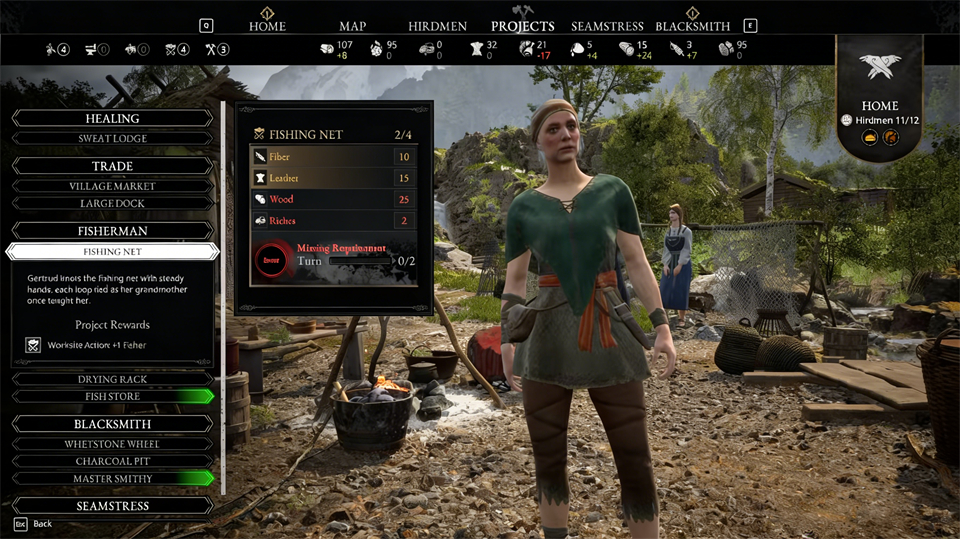Go to the Blacksmith tab

(692, 26)
